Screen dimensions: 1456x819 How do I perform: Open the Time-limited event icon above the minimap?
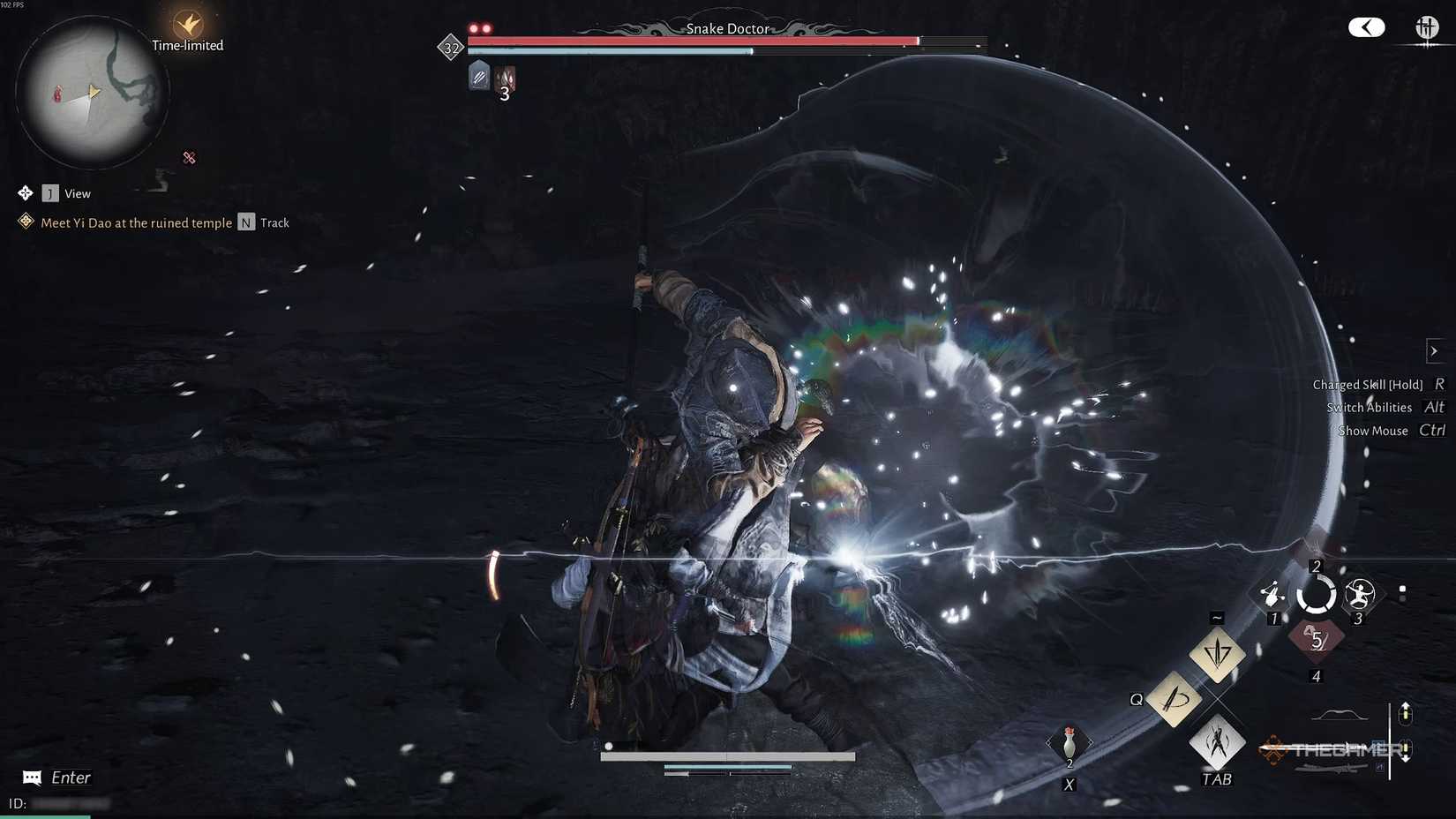(x=185, y=24)
